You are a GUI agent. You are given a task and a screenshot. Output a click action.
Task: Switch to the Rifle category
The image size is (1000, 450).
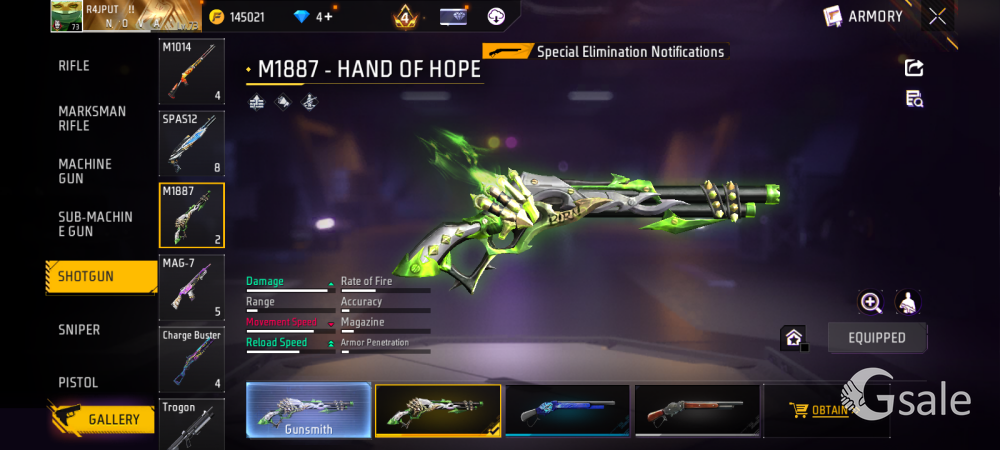75,66
